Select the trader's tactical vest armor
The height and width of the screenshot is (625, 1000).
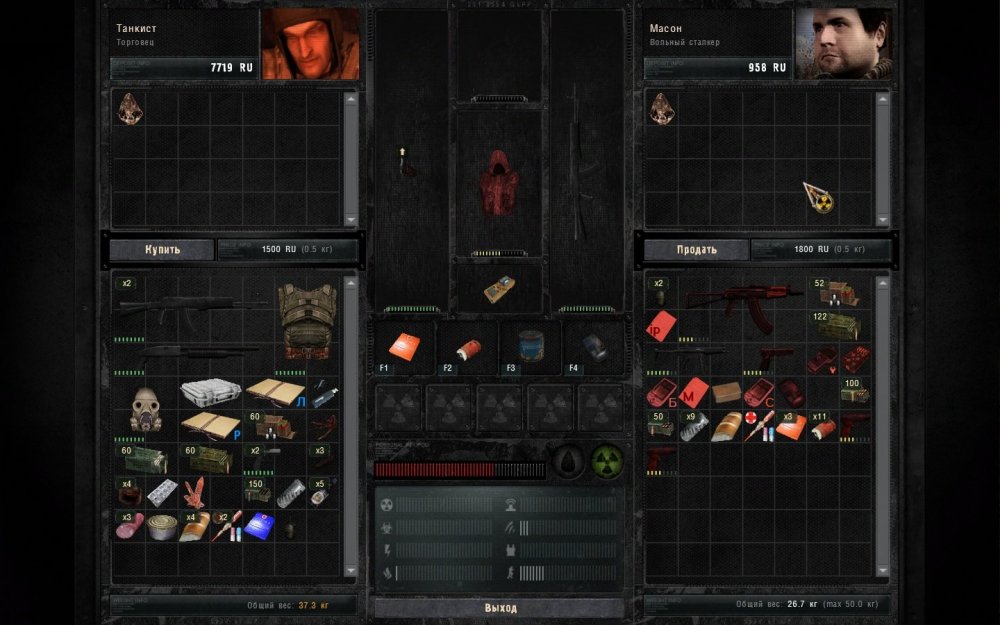[304, 319]
